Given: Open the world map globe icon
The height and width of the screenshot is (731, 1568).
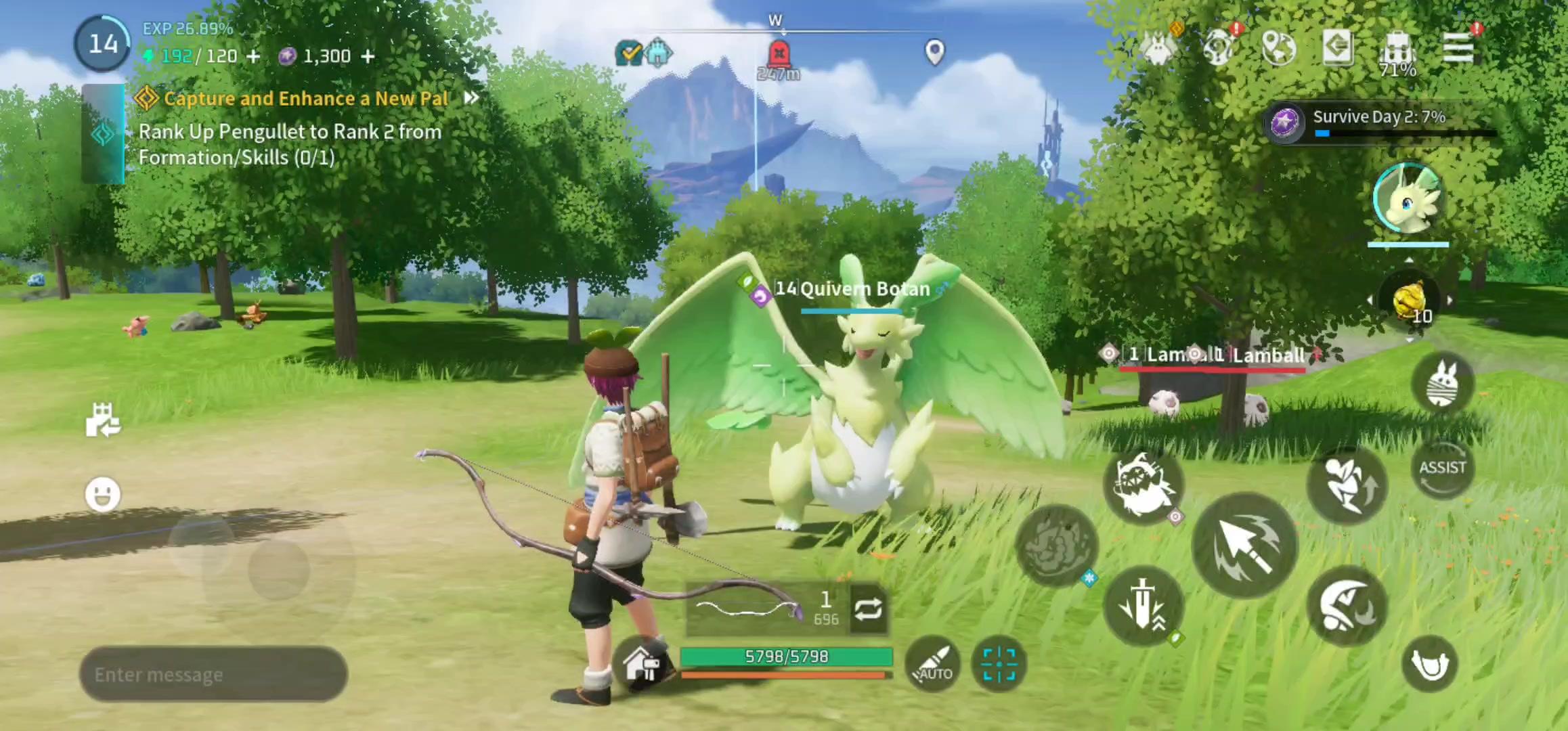Looking at the screenshot, I should point(1279,48).
